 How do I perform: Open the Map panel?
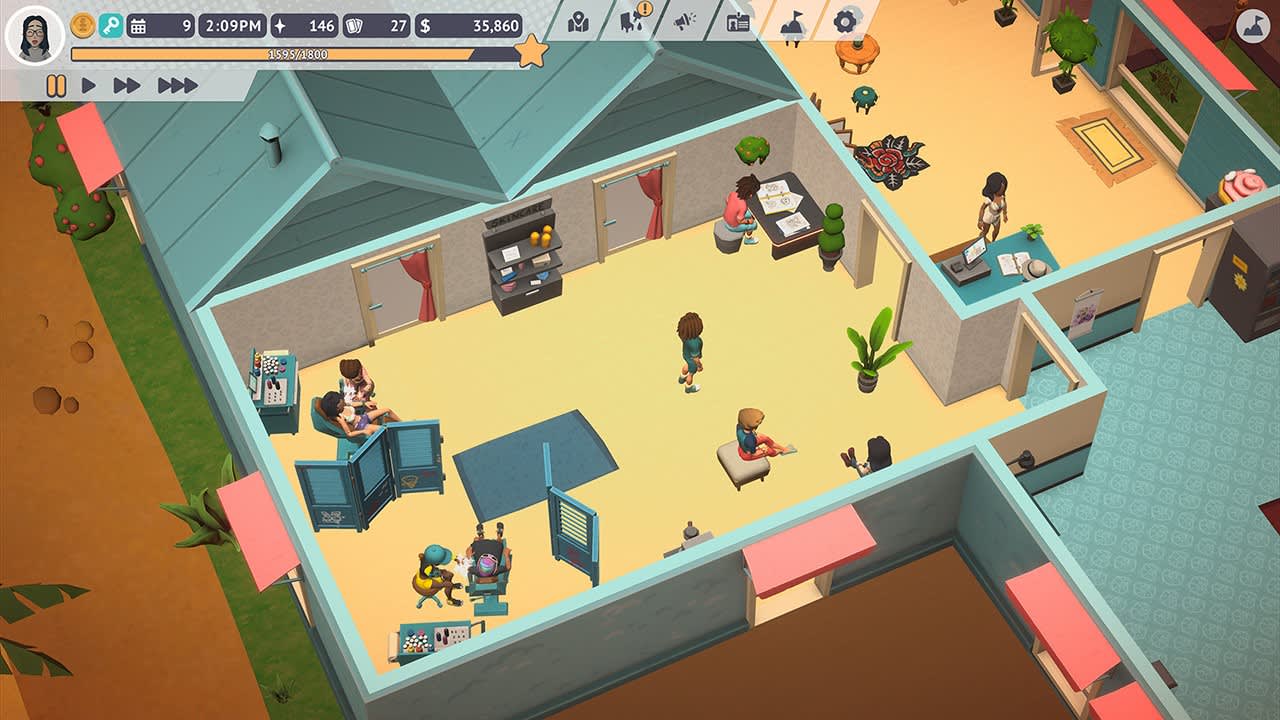coord(579,22)
